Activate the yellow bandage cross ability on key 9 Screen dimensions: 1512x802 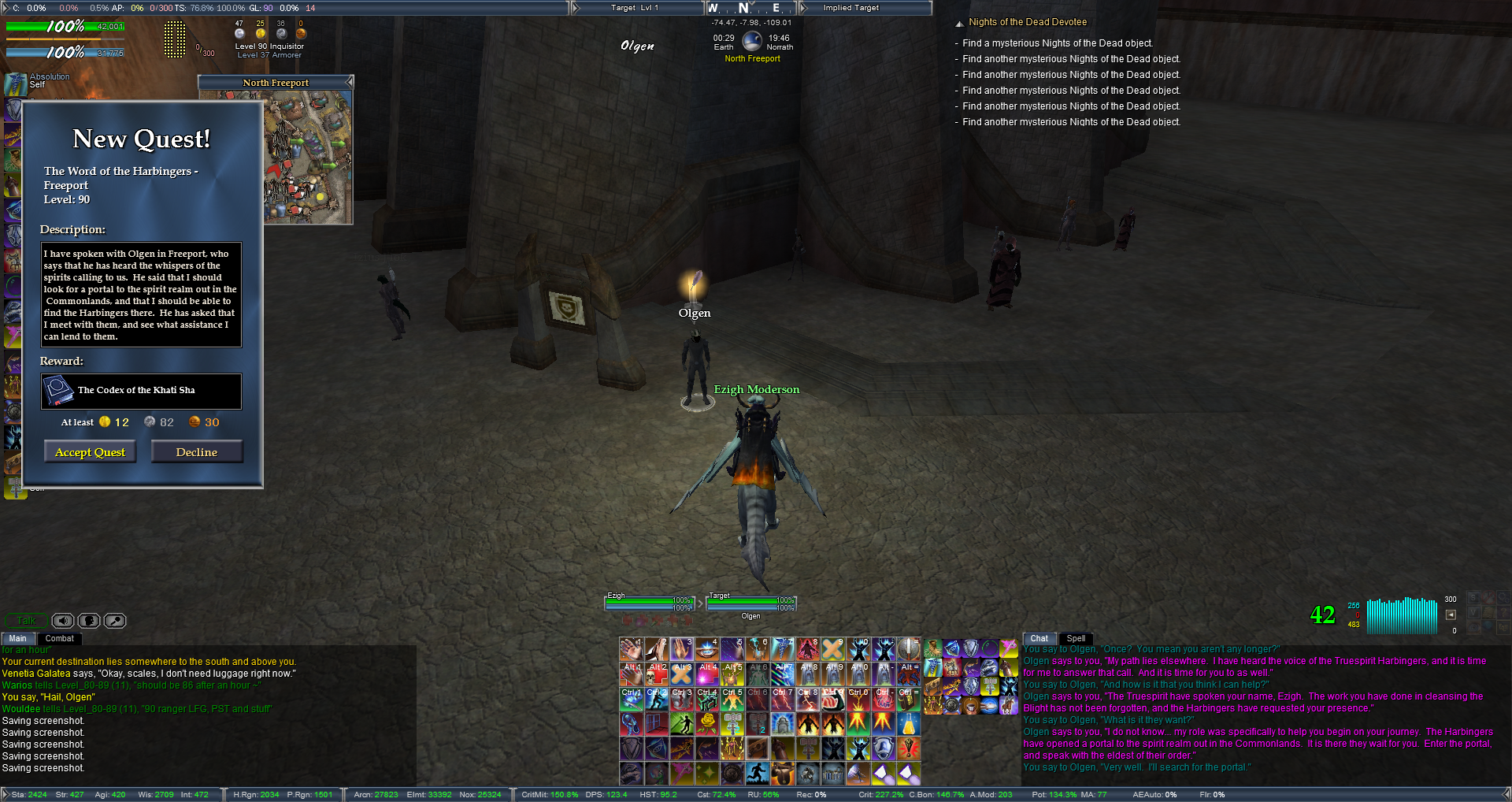pos(833,649)
